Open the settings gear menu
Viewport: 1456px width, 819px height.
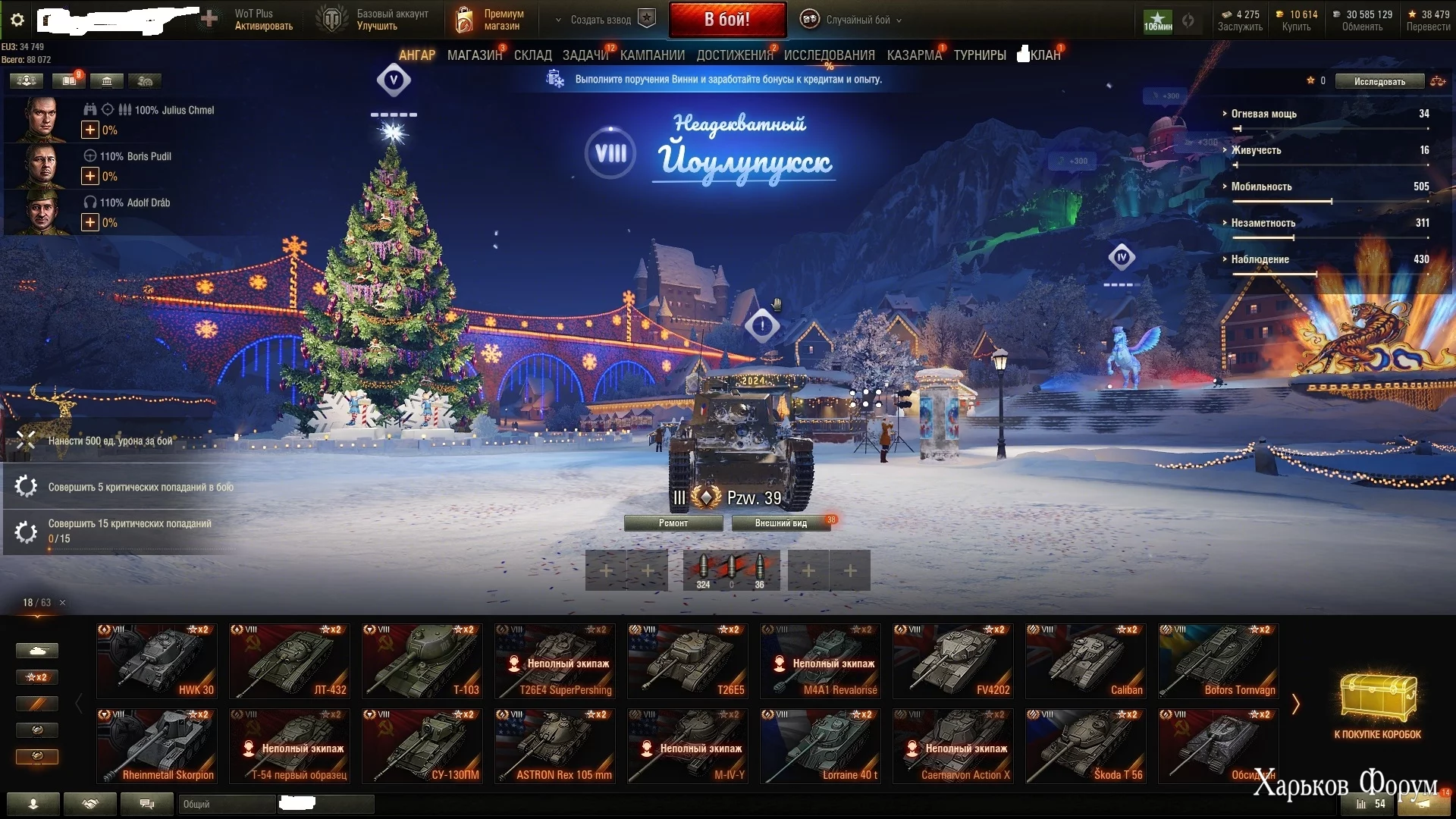tap(17, 20)
